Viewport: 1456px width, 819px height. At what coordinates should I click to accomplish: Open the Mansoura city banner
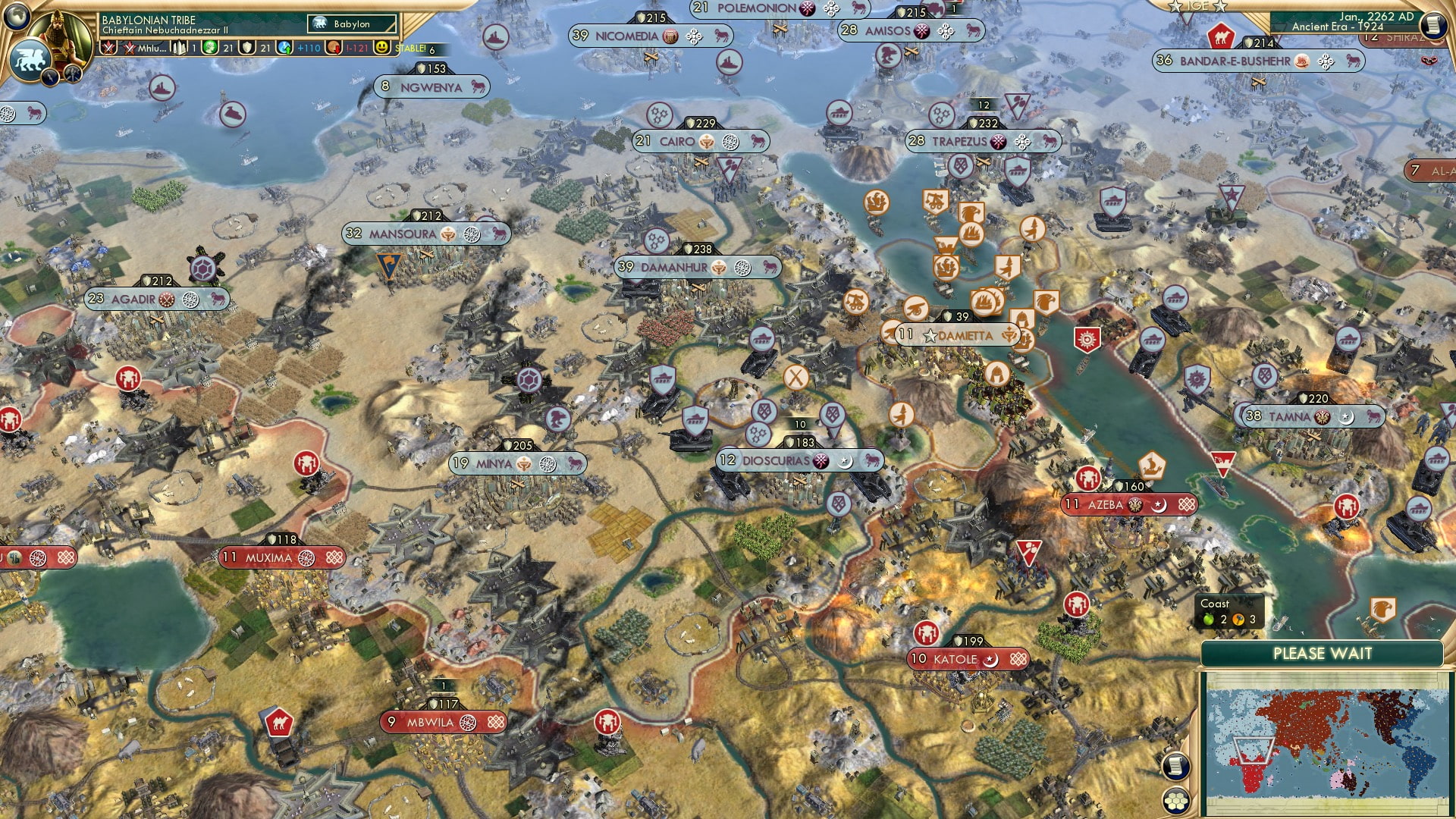(x=403, y=234)
